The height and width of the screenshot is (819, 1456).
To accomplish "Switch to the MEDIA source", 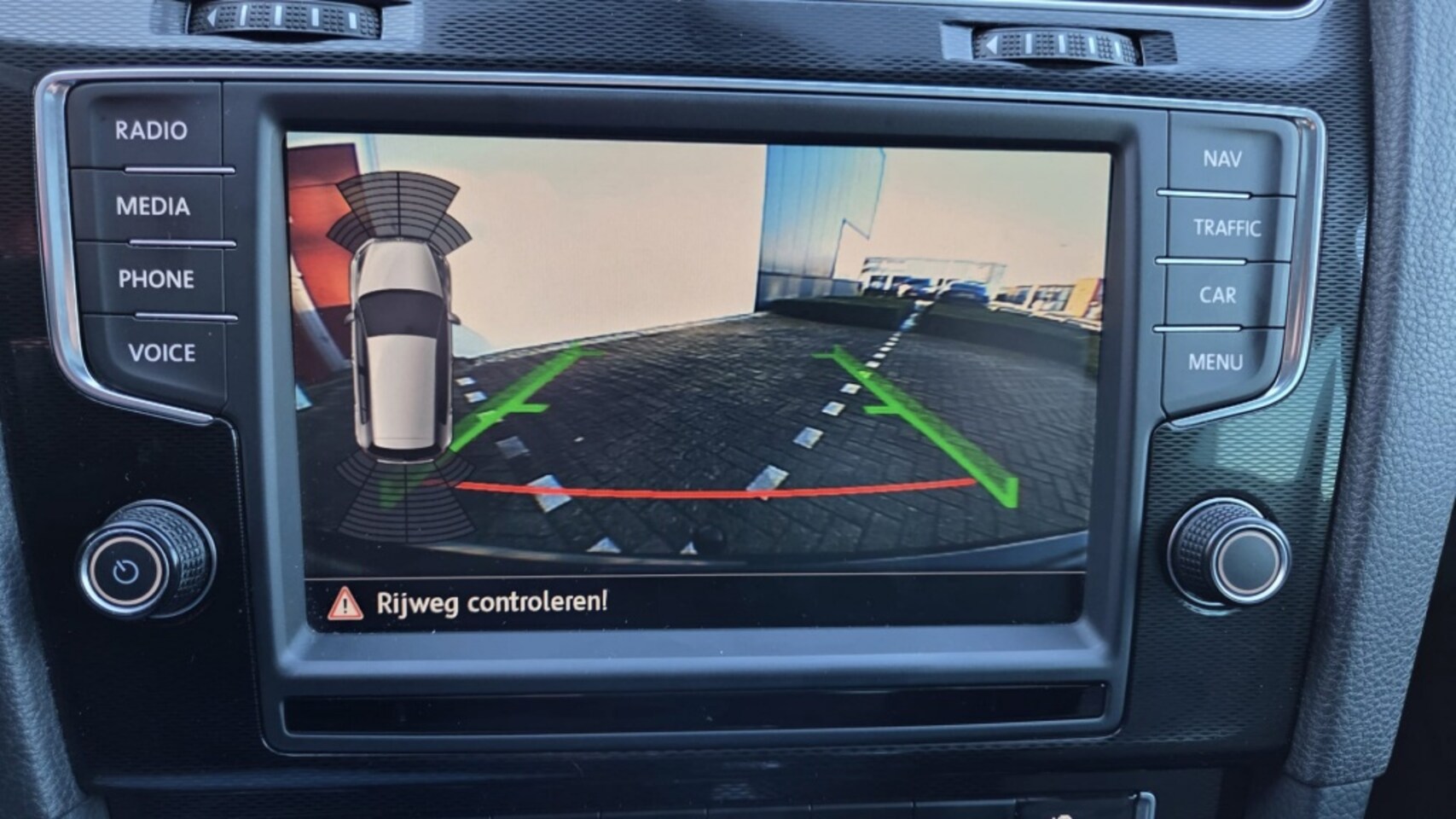I will click(x=153, y=206).
